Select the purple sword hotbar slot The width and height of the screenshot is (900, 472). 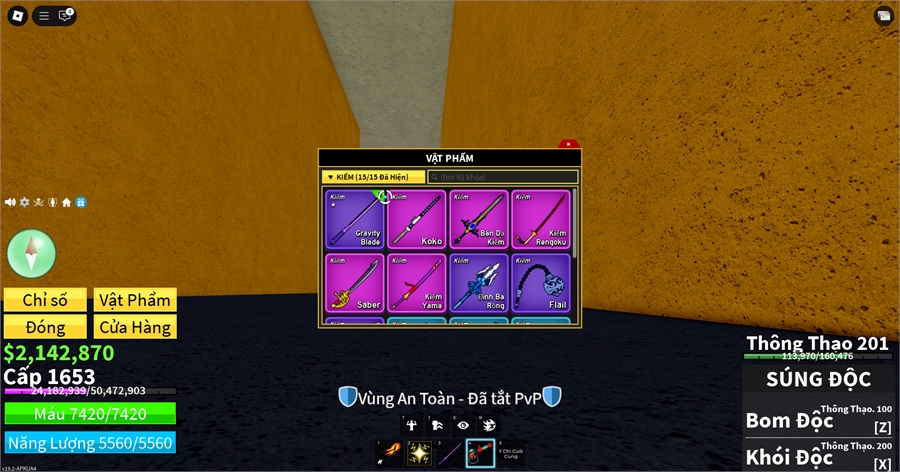point(449,453)
